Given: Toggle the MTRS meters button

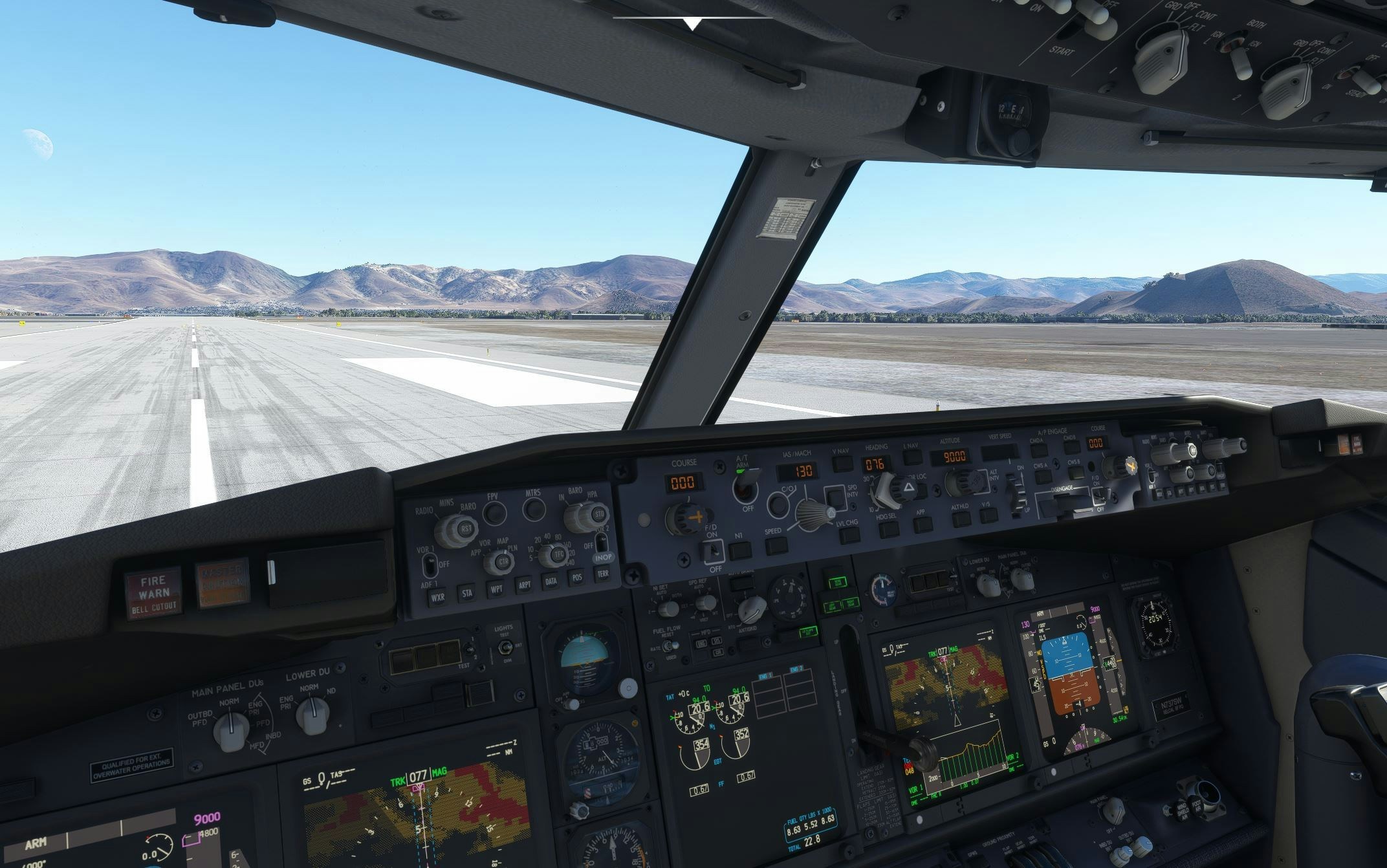Looking at the screenshot, I should pyautogui.click(x=534, y=509).
